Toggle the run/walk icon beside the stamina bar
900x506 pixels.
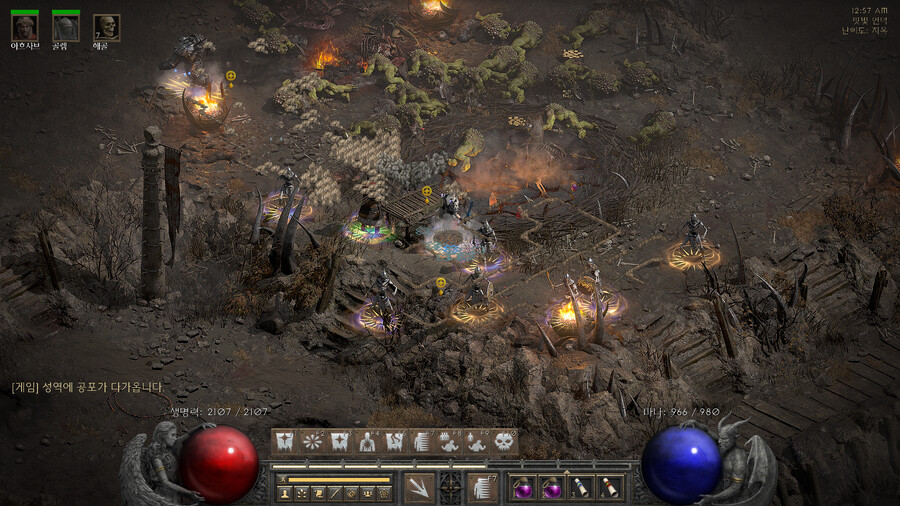283,480
